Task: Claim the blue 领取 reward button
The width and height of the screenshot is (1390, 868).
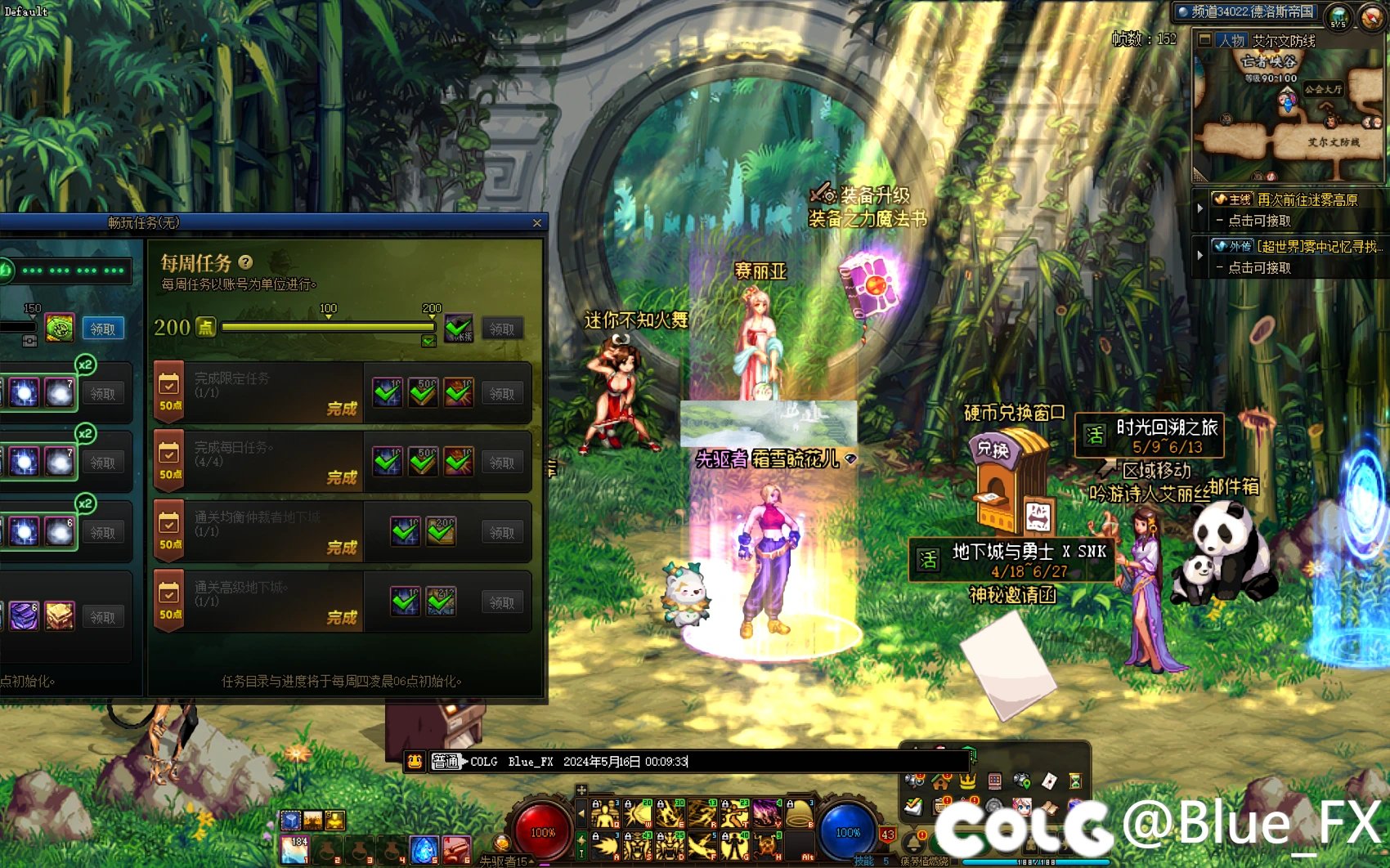Action: point(103,329)
